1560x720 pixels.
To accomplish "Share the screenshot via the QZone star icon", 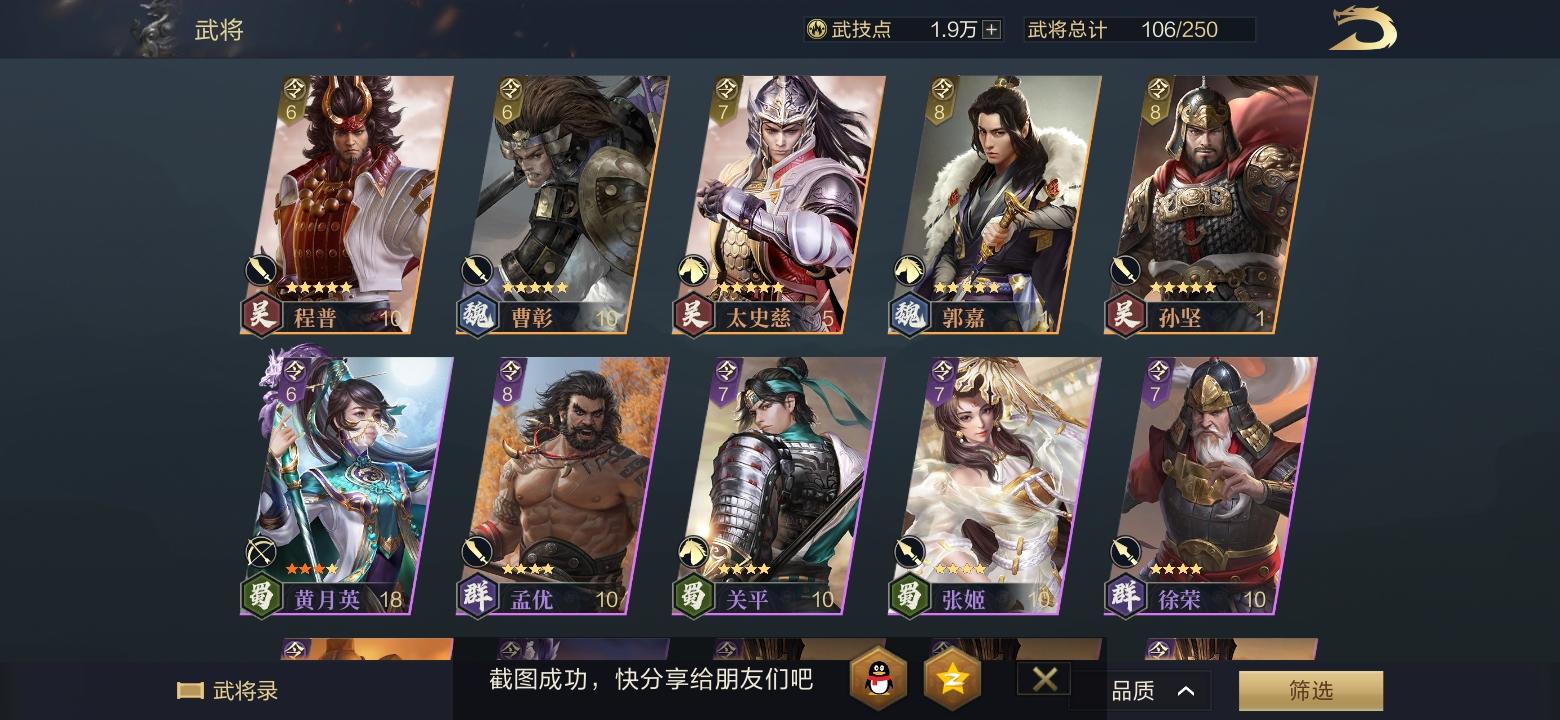I will tap(951, 679).
